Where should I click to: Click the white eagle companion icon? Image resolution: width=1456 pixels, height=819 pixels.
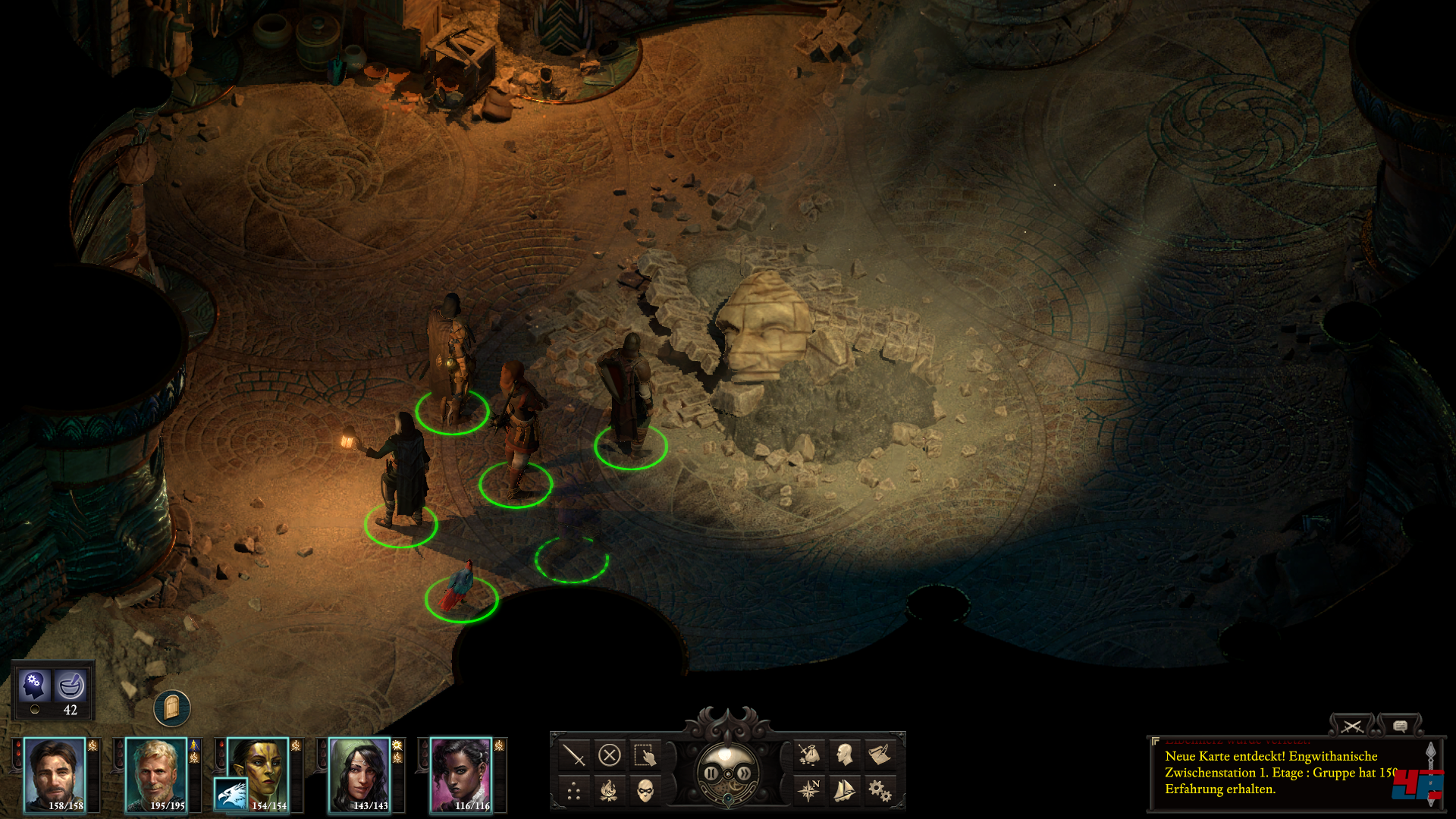coord(231,795)
